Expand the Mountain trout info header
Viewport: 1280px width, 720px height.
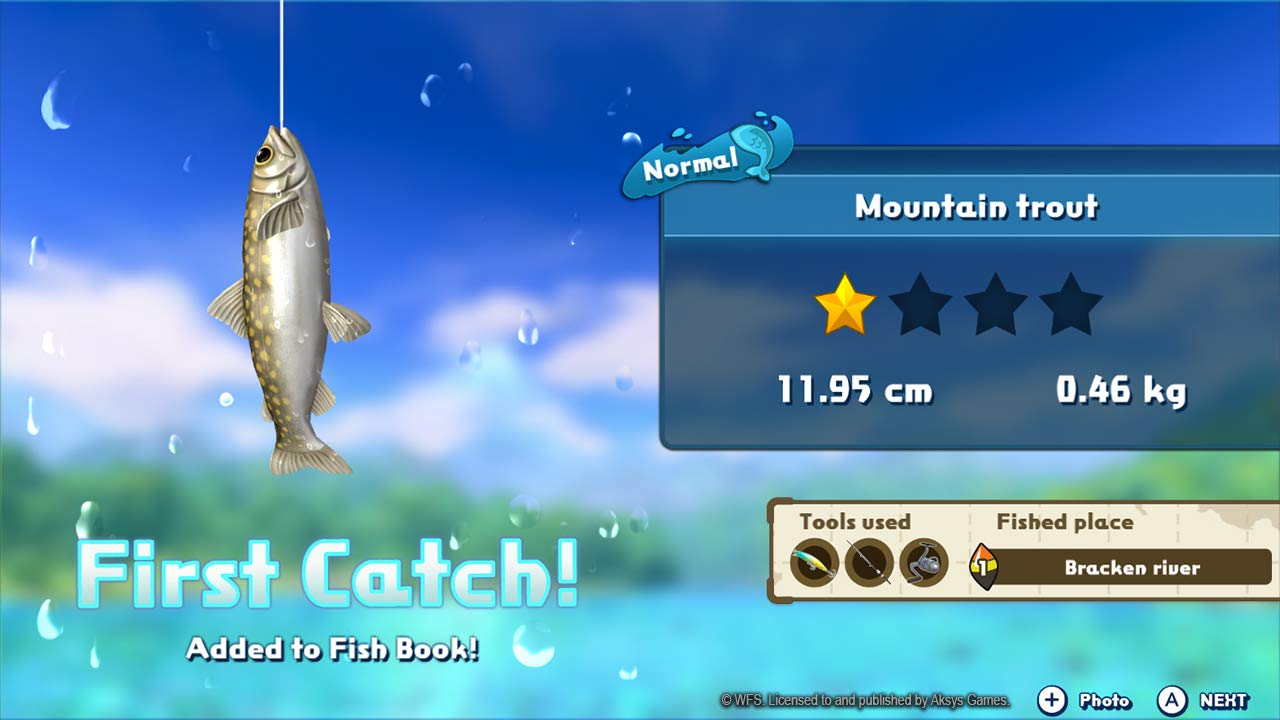975,207
